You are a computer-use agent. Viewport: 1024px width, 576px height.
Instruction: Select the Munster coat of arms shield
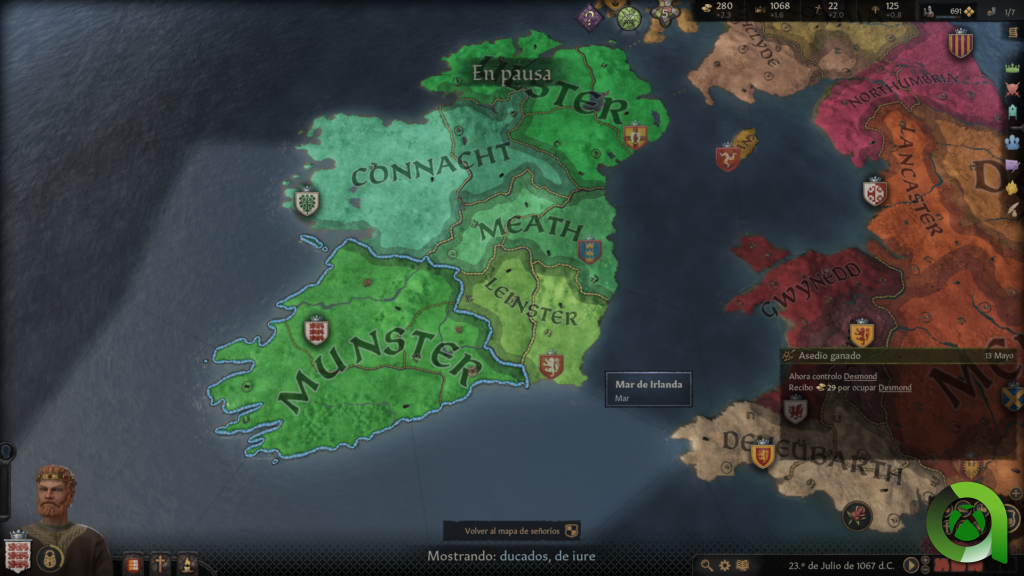(316, 329)
